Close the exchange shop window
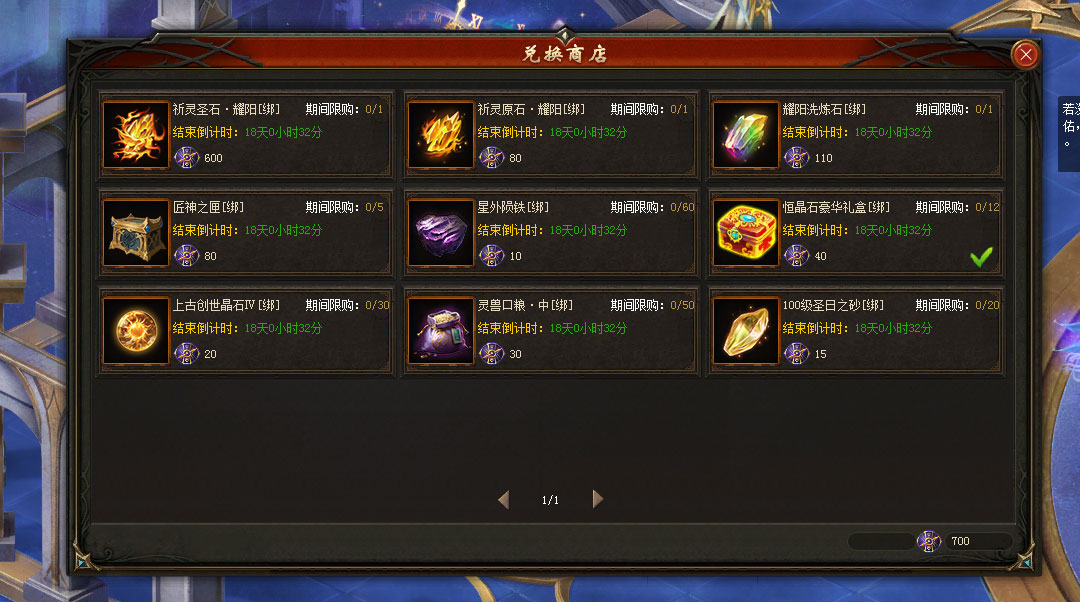1080x602 pixels. 1025,55
